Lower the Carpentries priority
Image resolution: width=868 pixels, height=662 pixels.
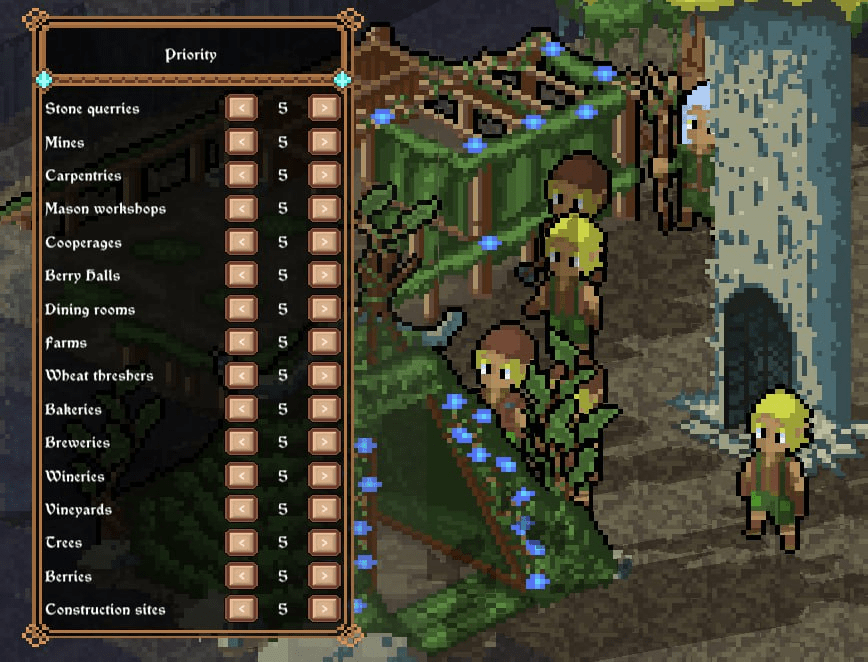click(241, 175)
